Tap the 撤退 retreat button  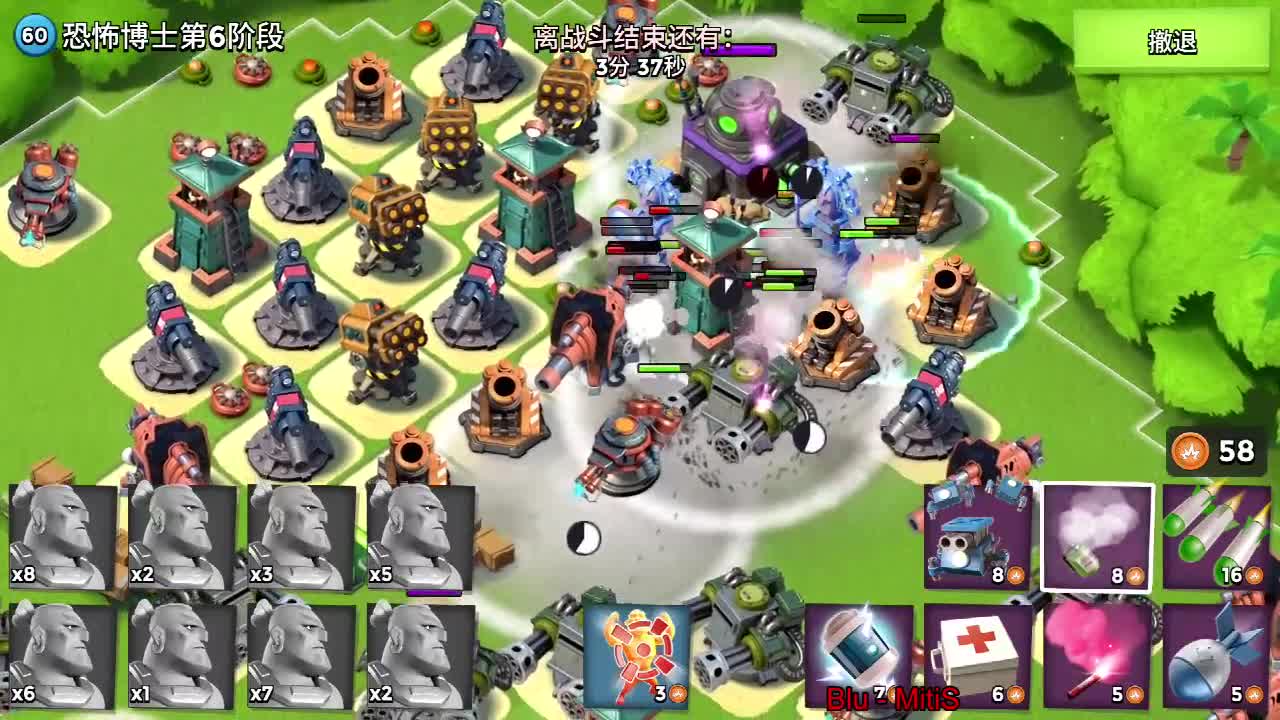click(1171, 42)
